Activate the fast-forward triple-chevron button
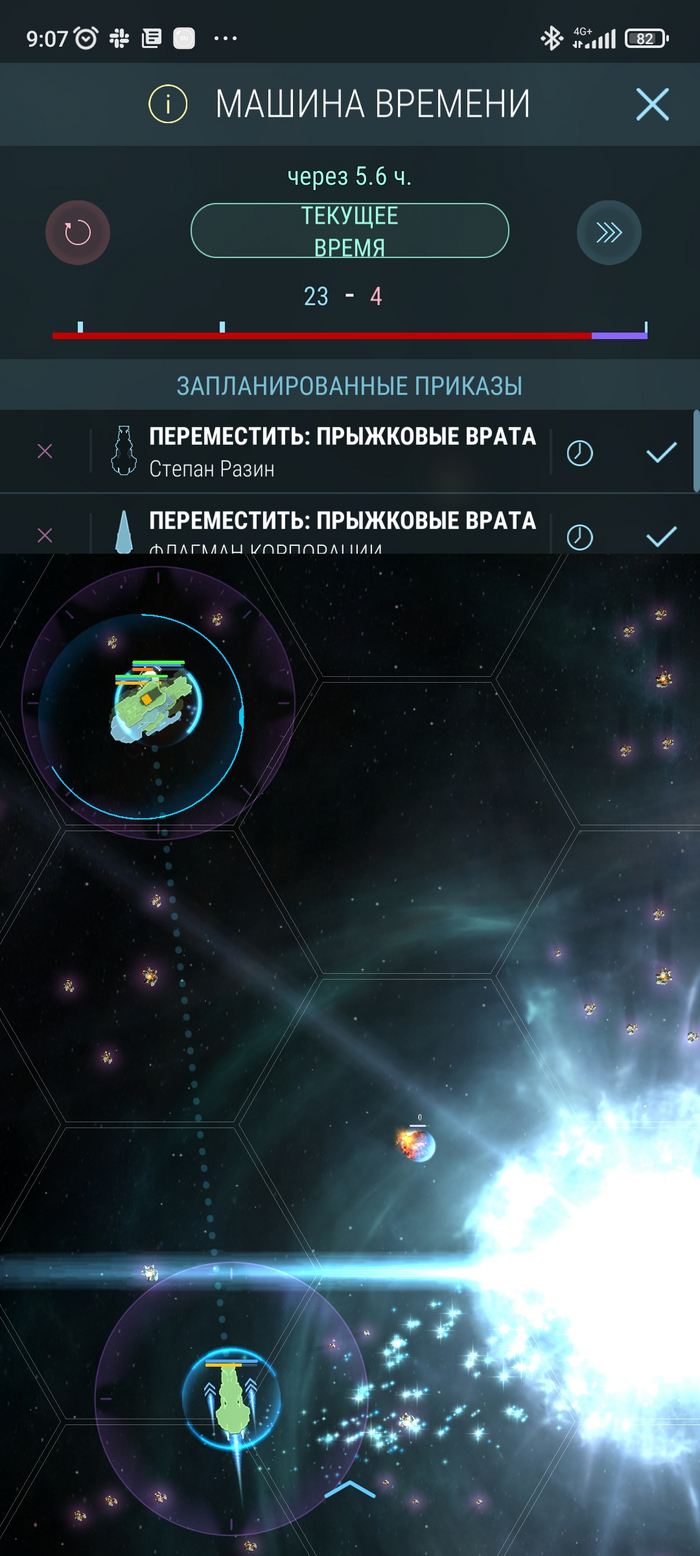The image size is (700, 1556). click(x=608, y=233)
